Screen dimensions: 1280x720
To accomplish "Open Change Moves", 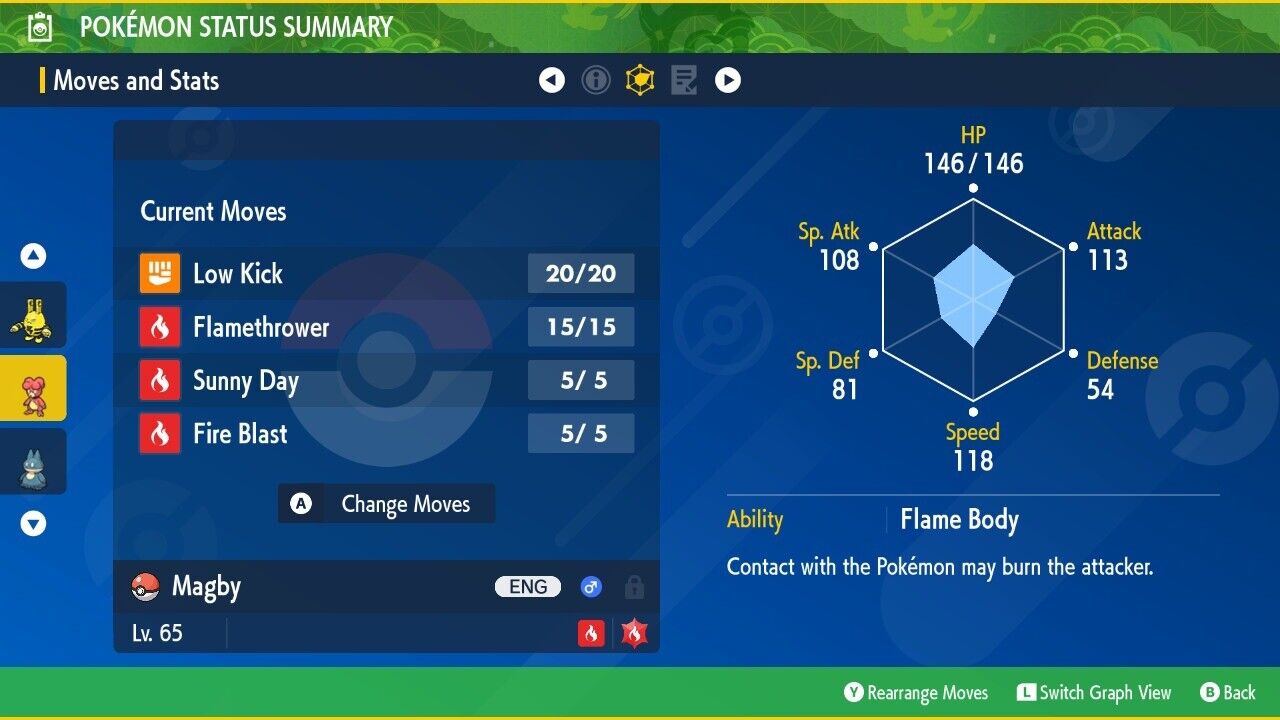I will pos(386,504).
